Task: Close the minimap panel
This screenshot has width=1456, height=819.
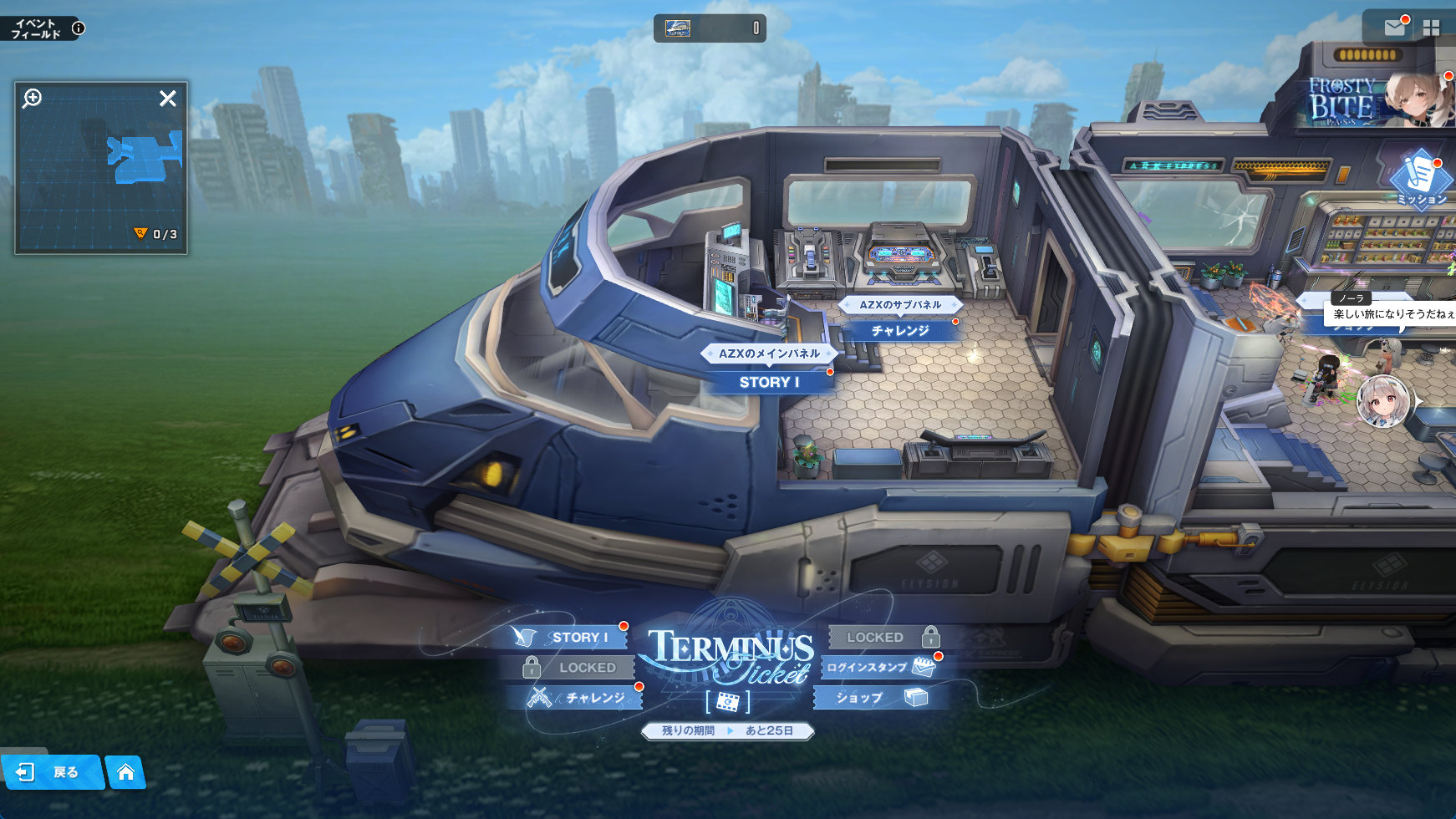Action: (x=168, y=99)
